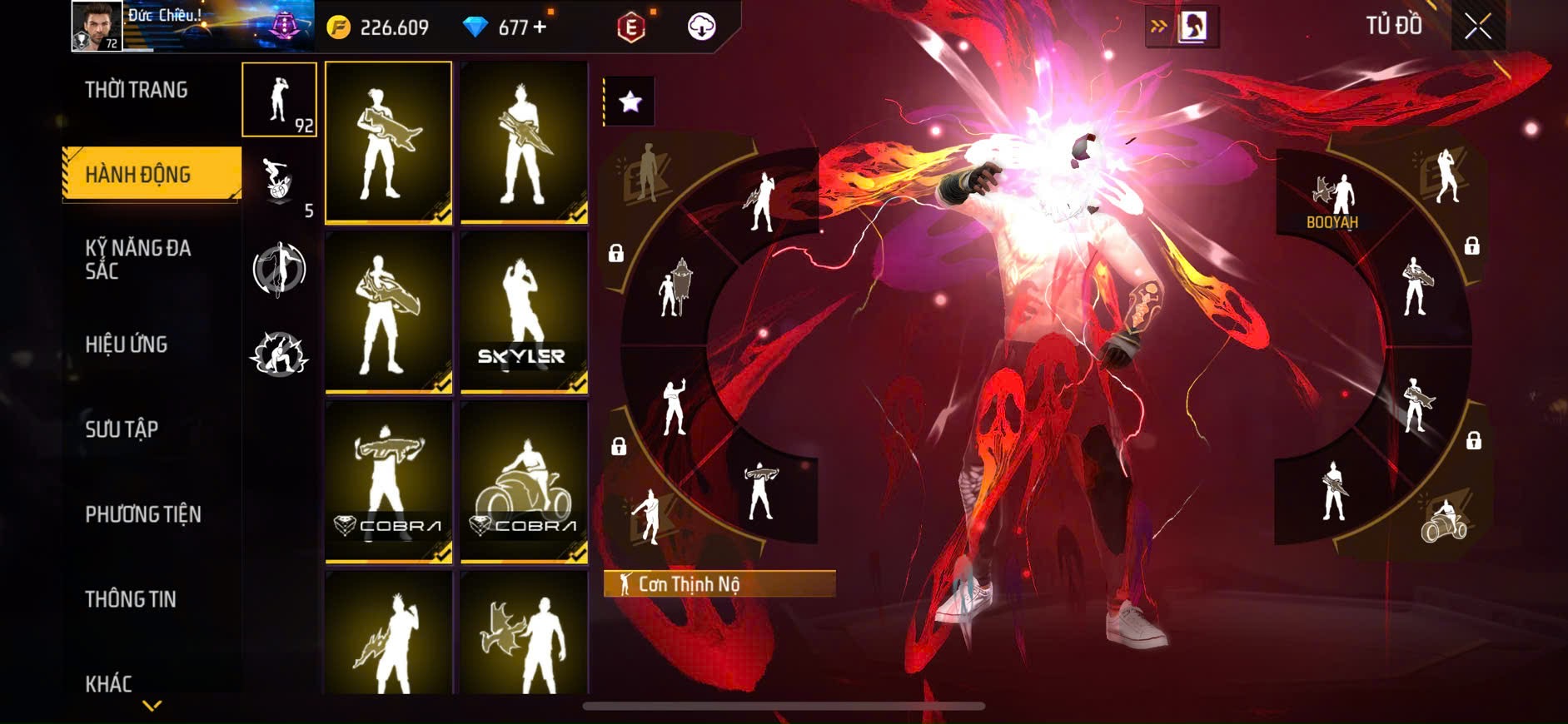
Task: Select the Cobra motorcycle emote tile
Action: tap(524, 481)
